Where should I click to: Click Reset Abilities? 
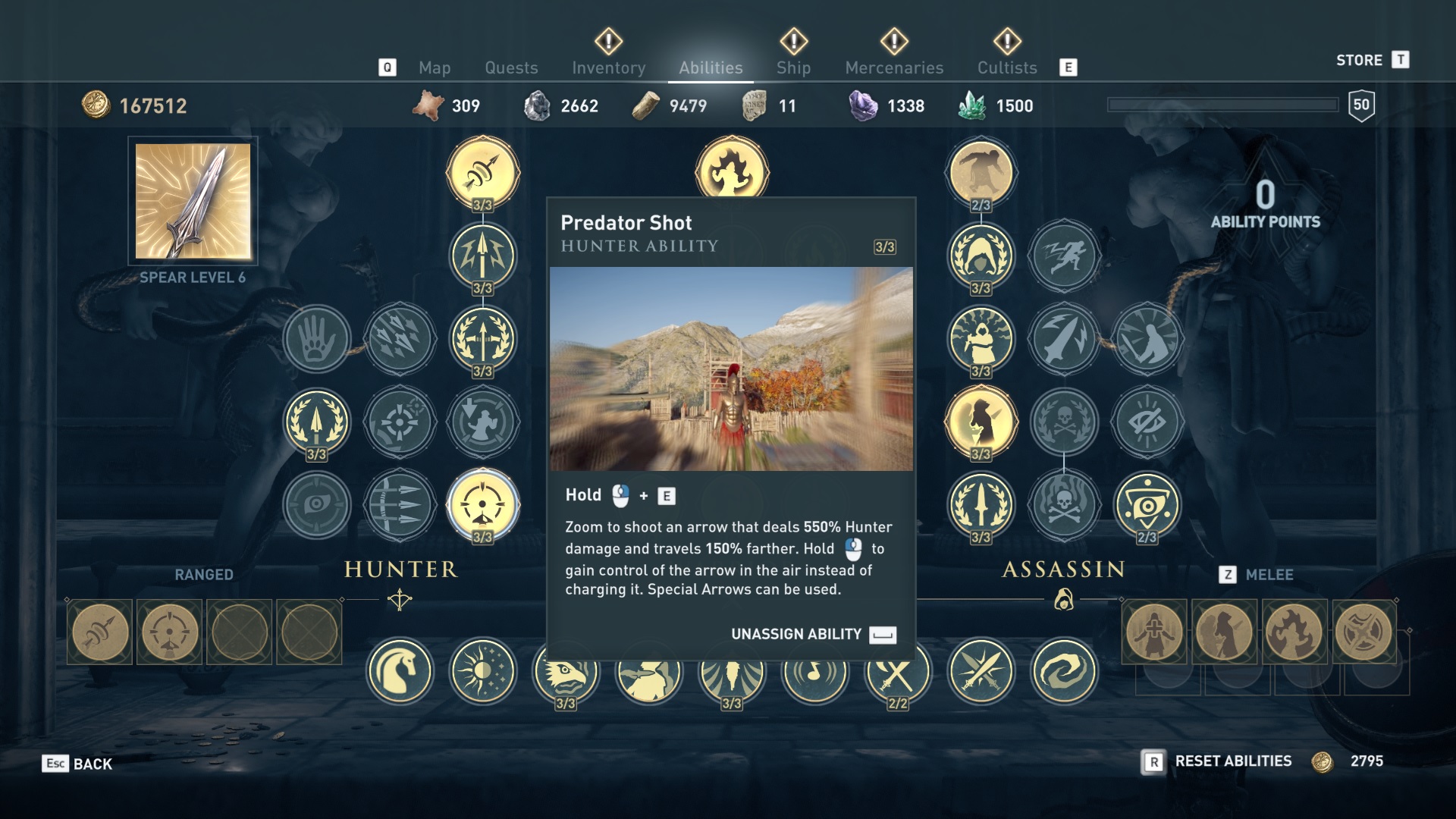coord(1232,761)
